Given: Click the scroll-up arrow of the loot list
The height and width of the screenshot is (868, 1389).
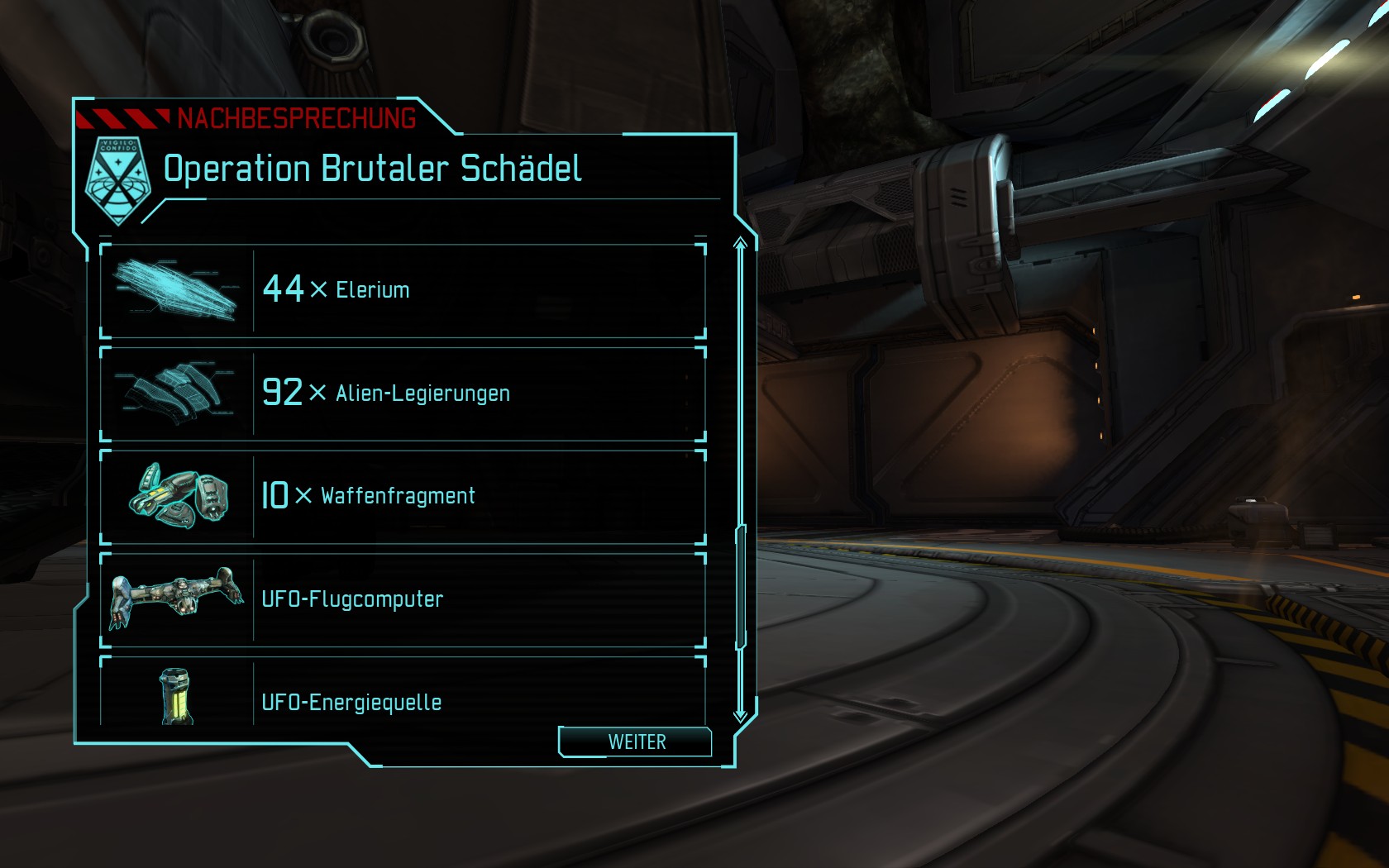Looking at the screenshot, I should (x=741, y=243).
